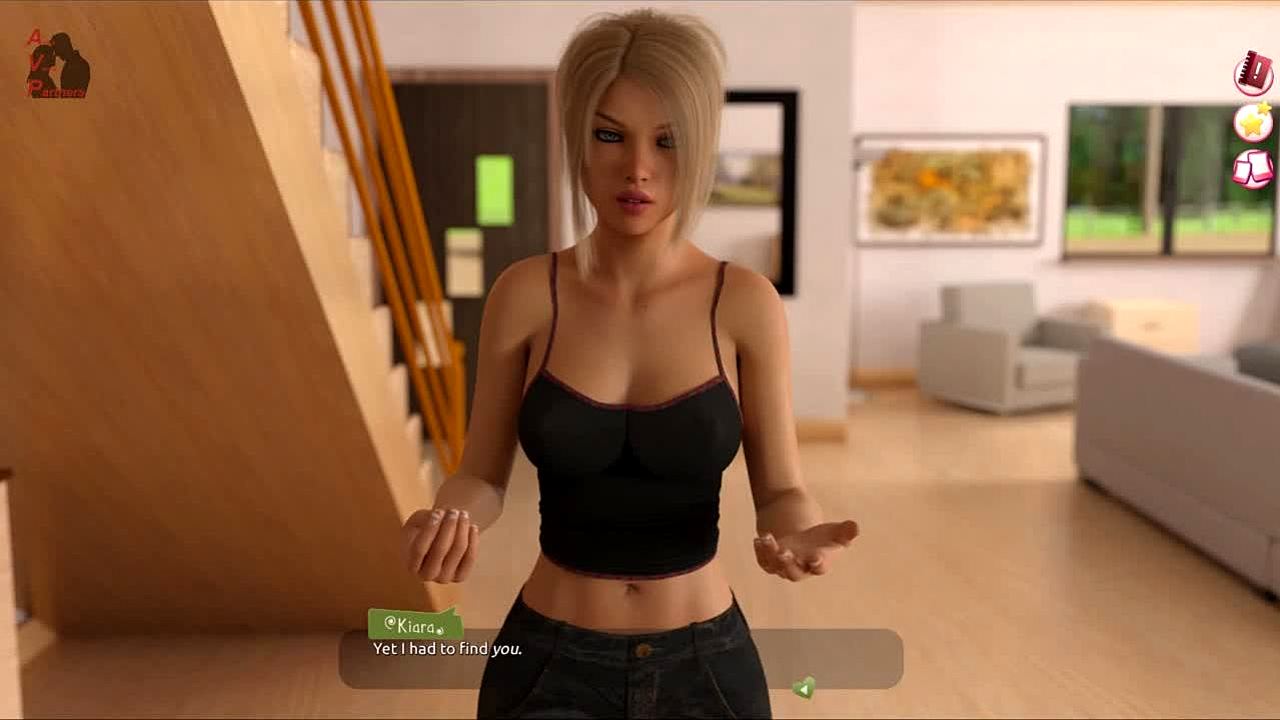1280x720 pixels.
Task: Open the pink cards gallery icon
Action: [1253, 168]
